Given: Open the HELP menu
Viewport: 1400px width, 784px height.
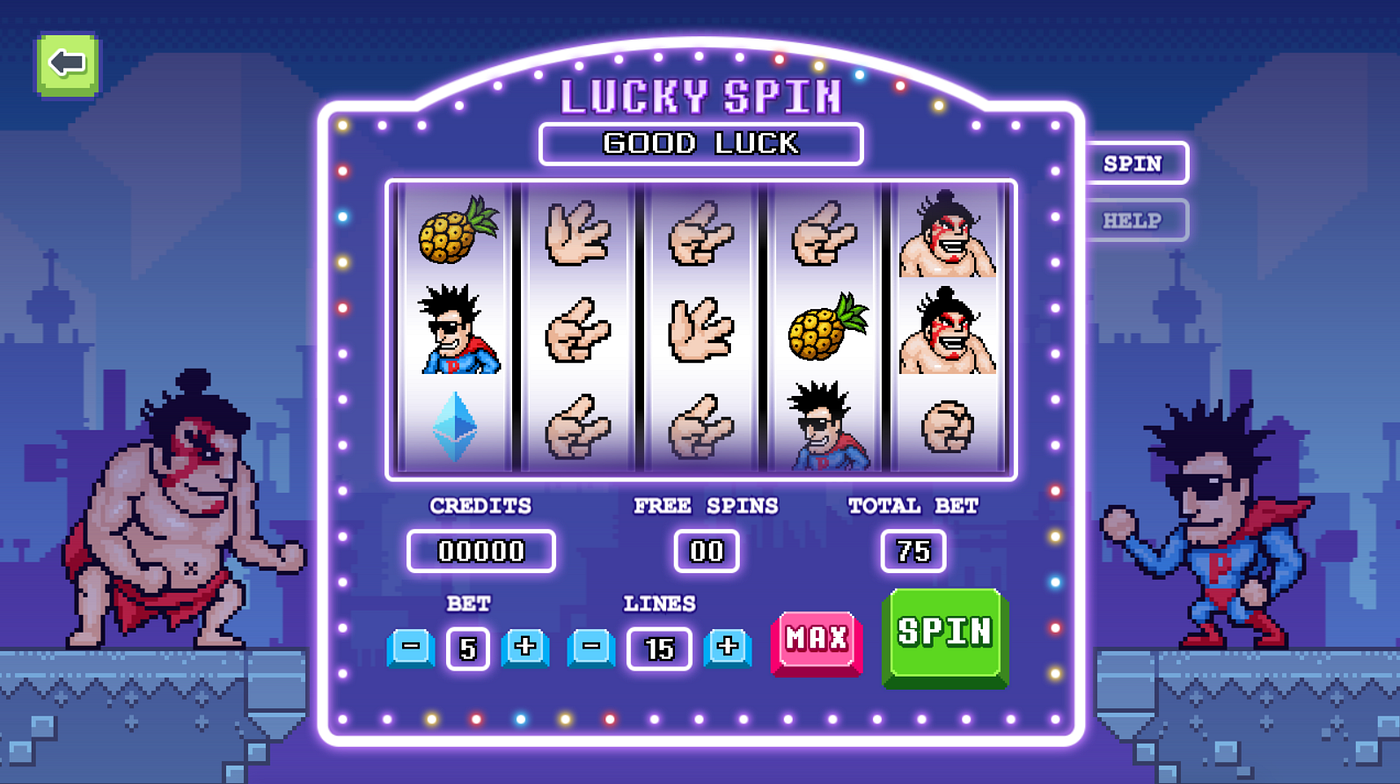Looking at the screenshot, I should tap(1133, 220).
